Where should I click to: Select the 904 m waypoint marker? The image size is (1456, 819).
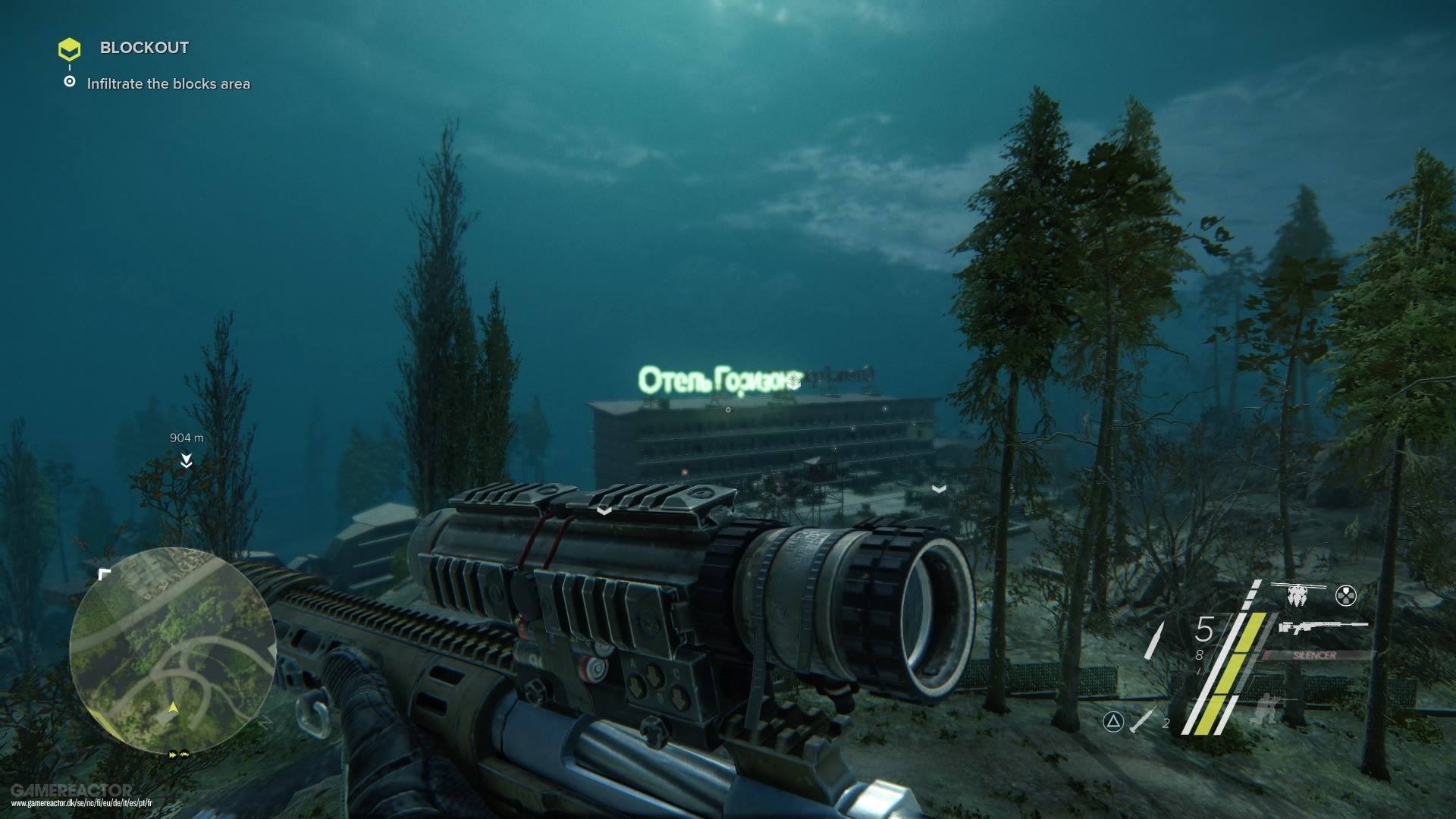(x=186, y=460)
